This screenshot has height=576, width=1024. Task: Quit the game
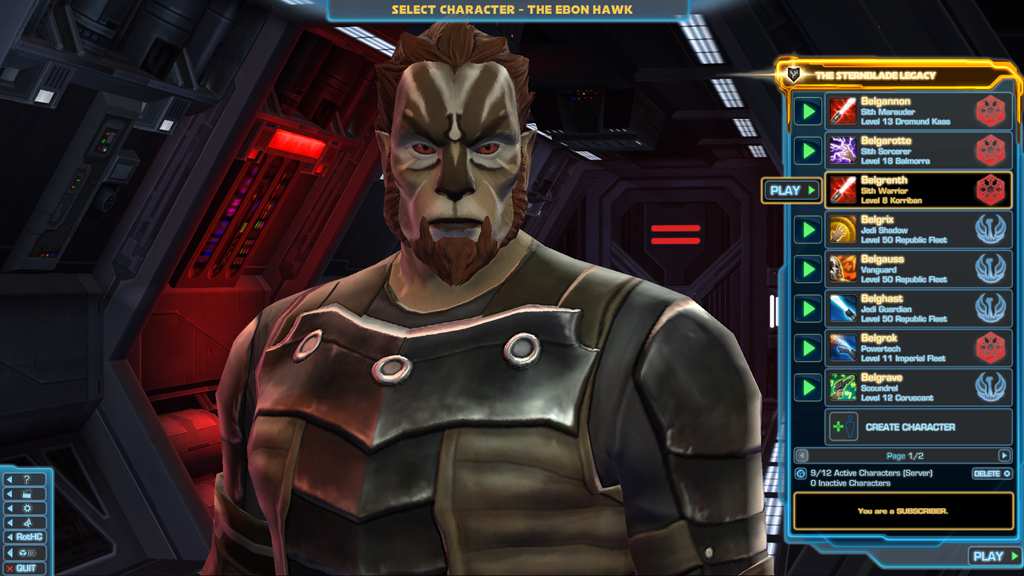click(24, 568)
